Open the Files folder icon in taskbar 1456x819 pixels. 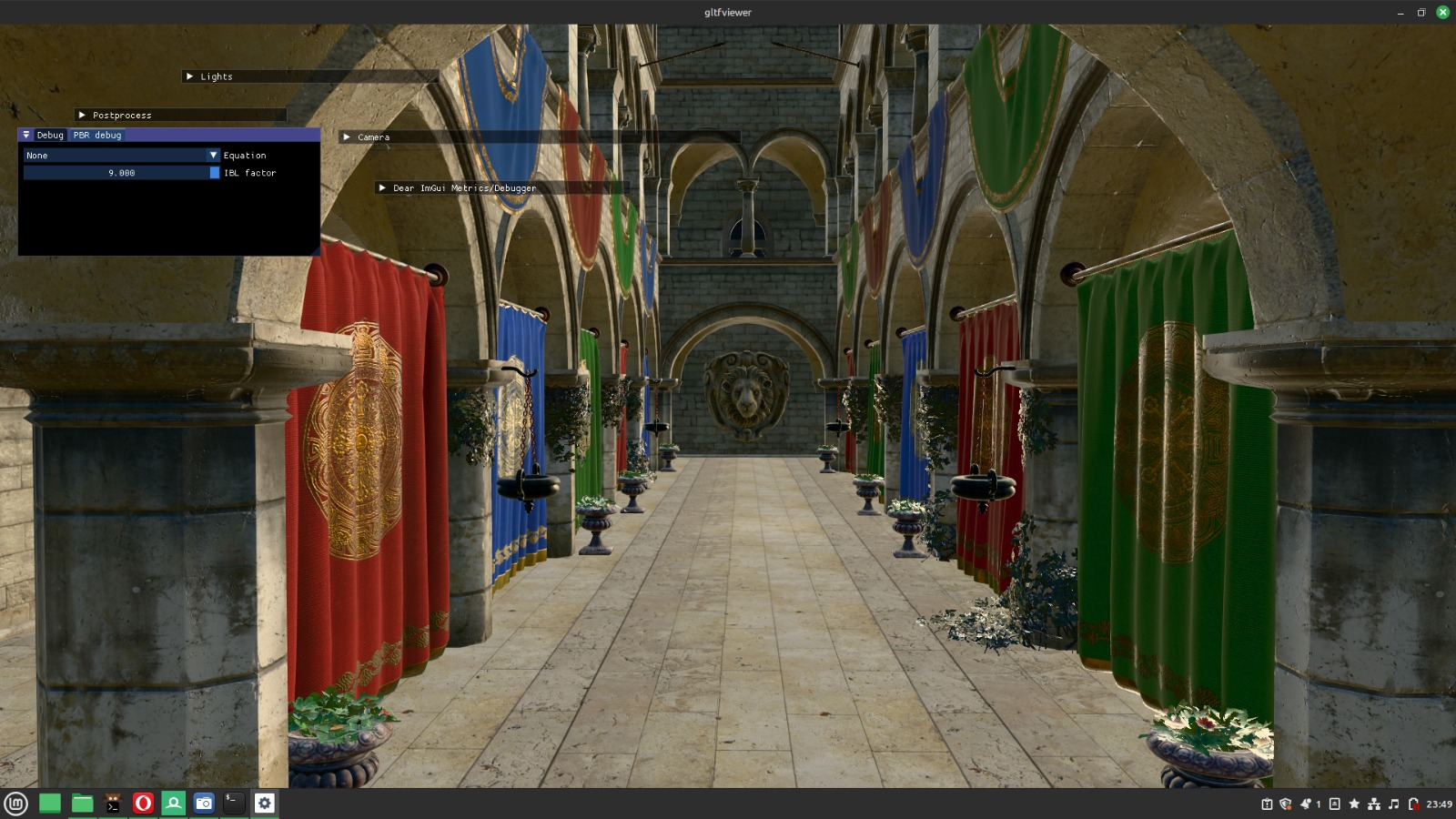click(81, 804)
